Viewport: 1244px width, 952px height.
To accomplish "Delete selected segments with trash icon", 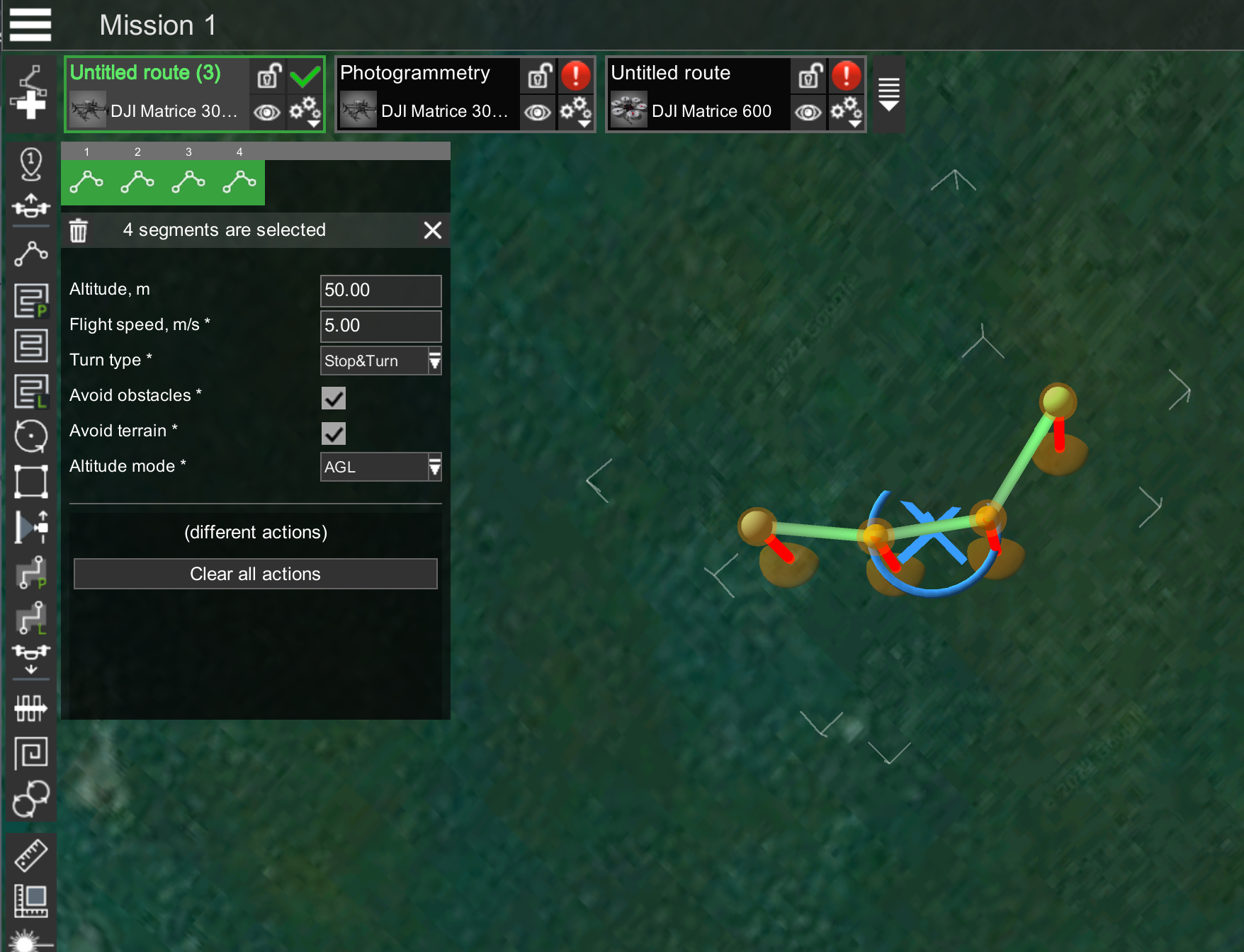I will point(78,230).
